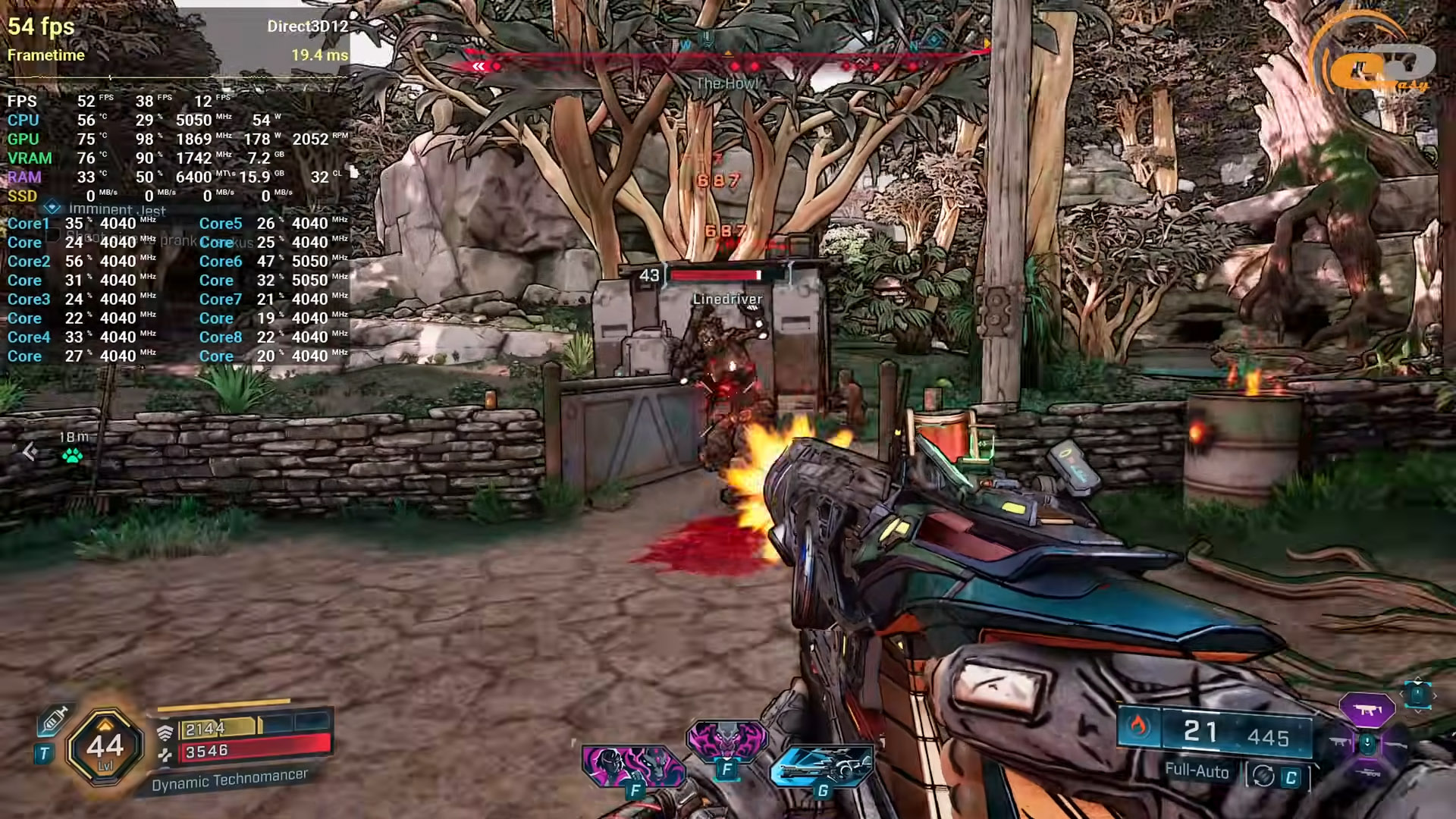Click the Dynamic Technomancer class title
Image resolution: width=1456 pixels, height=819 pixels.
coord(229,780)
